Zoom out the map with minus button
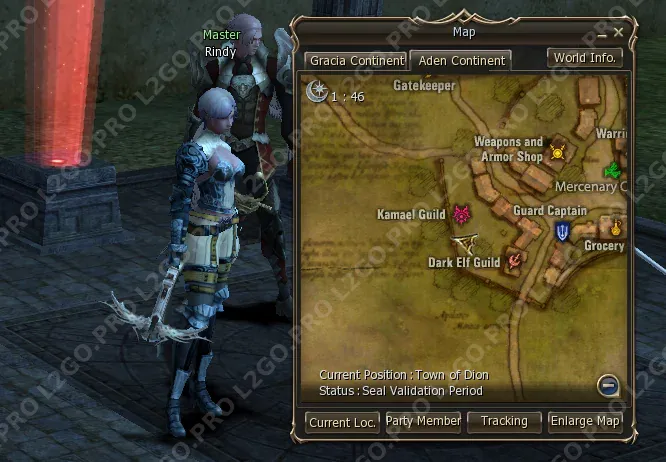This screenshot has width=666, height=462. coord(606,385)
